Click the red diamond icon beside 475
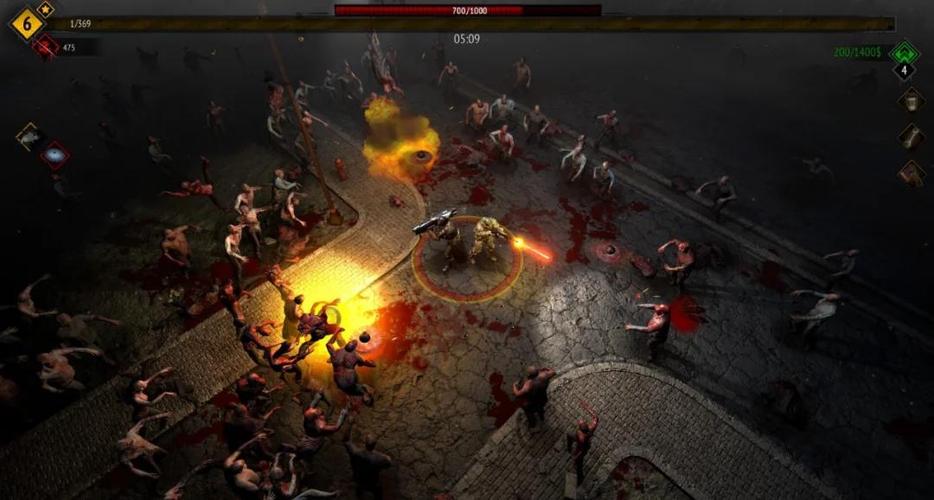Screen dimensions: 934x500 click(44, 46)
